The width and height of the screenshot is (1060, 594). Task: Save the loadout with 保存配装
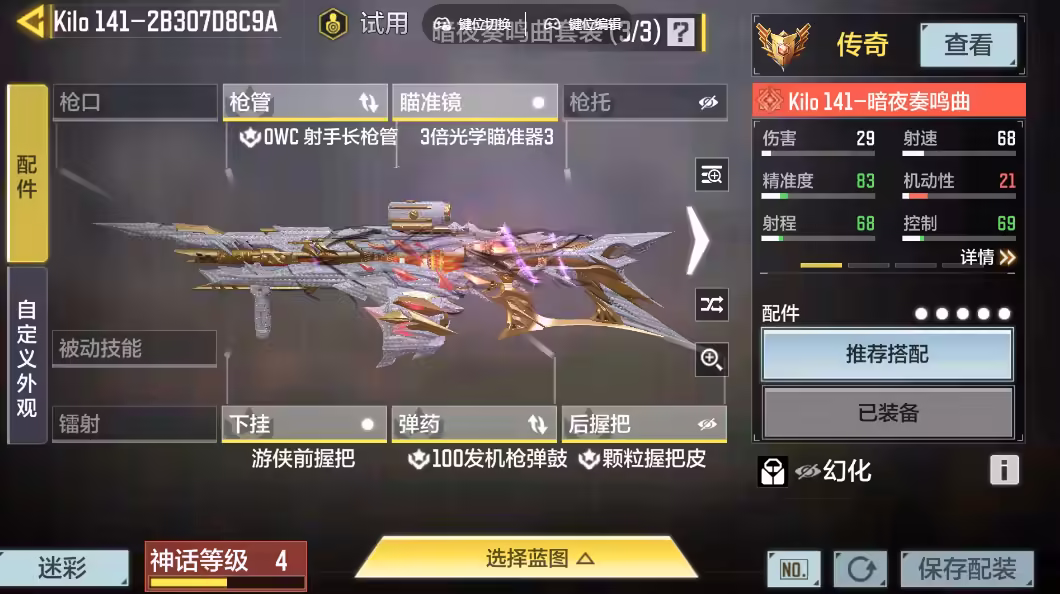(x=966, y=569)
